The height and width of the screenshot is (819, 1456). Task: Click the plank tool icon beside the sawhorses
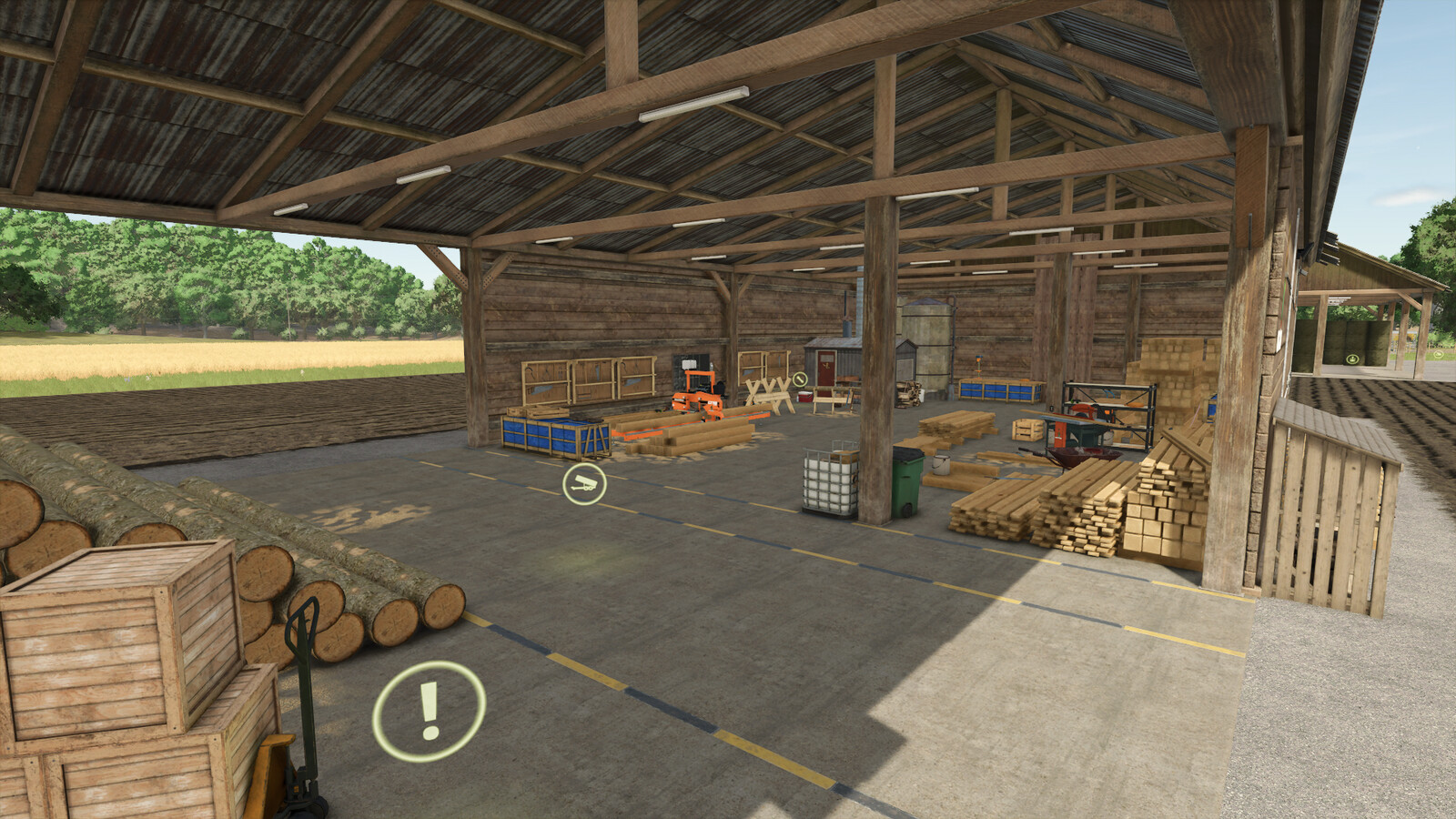(x=799, y=379)
